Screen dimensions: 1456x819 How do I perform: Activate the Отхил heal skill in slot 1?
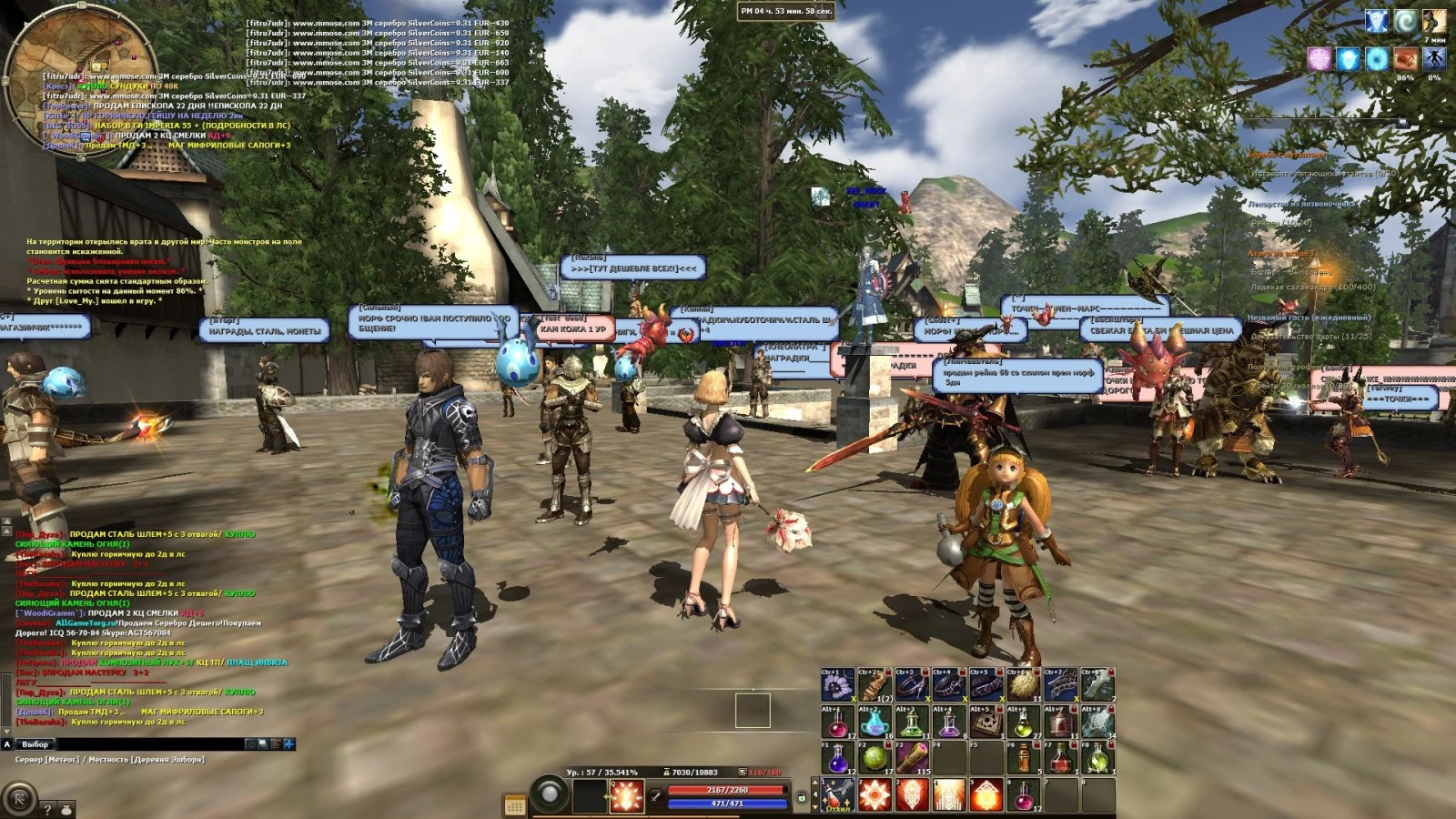(838, 795)
